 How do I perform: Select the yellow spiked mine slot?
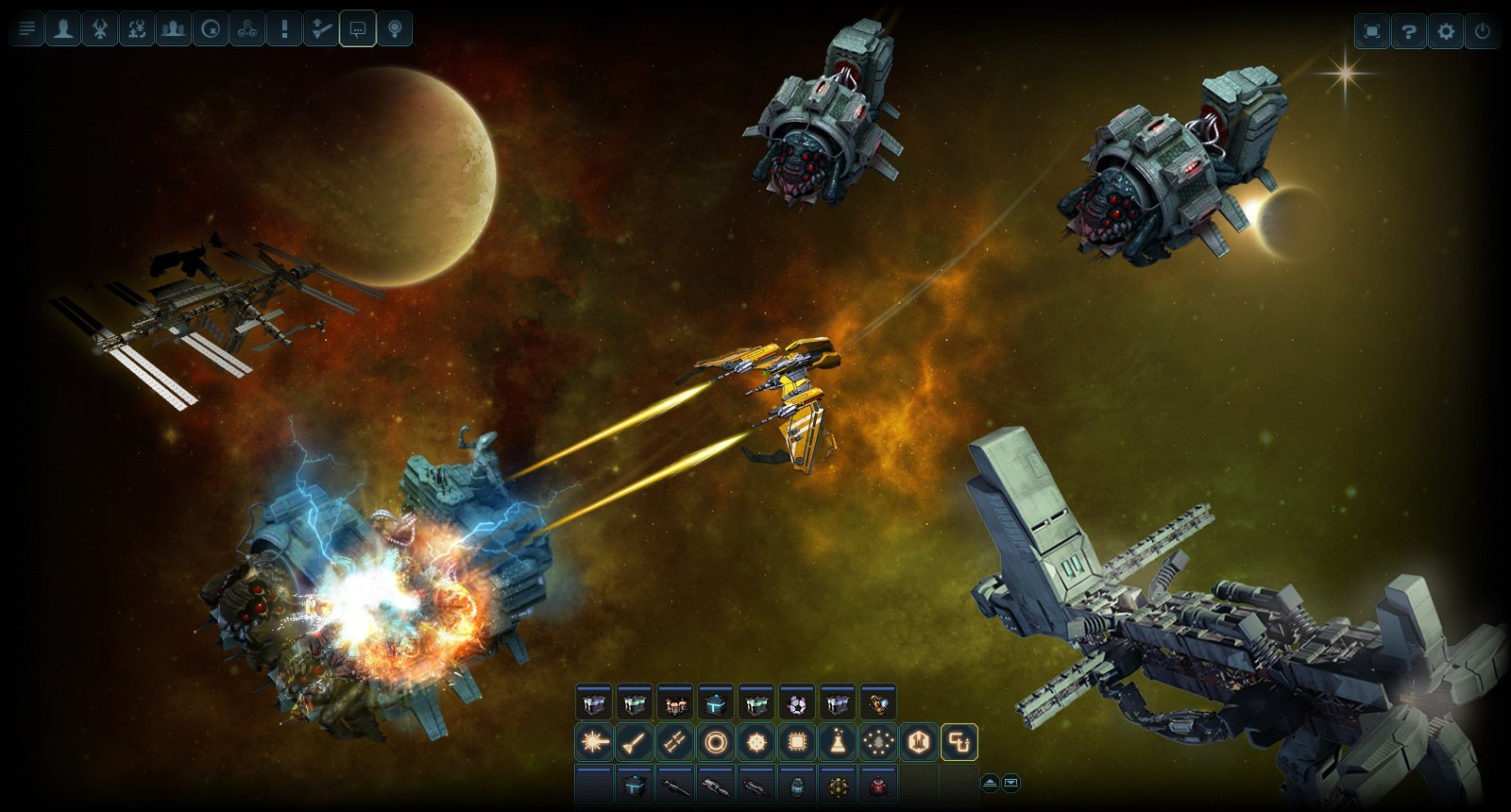click(x=838, y=786)
